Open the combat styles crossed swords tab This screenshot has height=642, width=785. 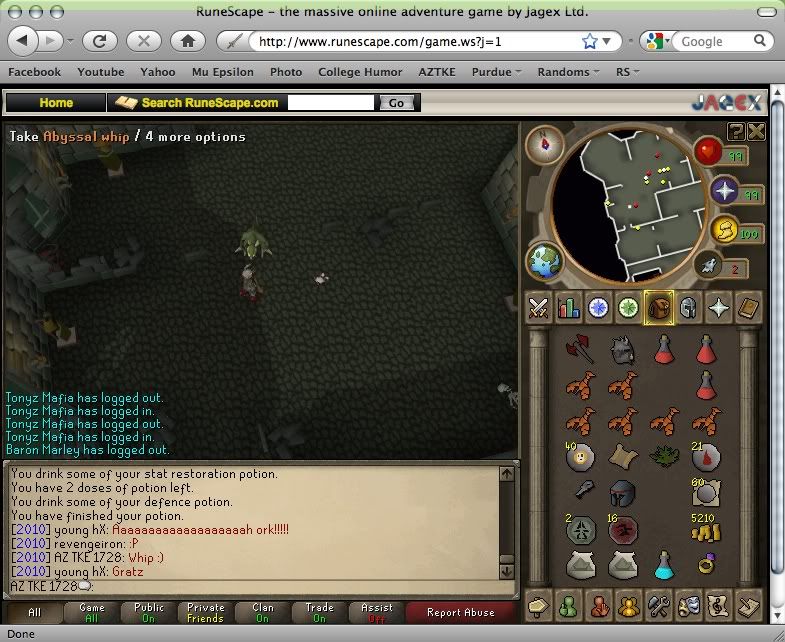540,308
